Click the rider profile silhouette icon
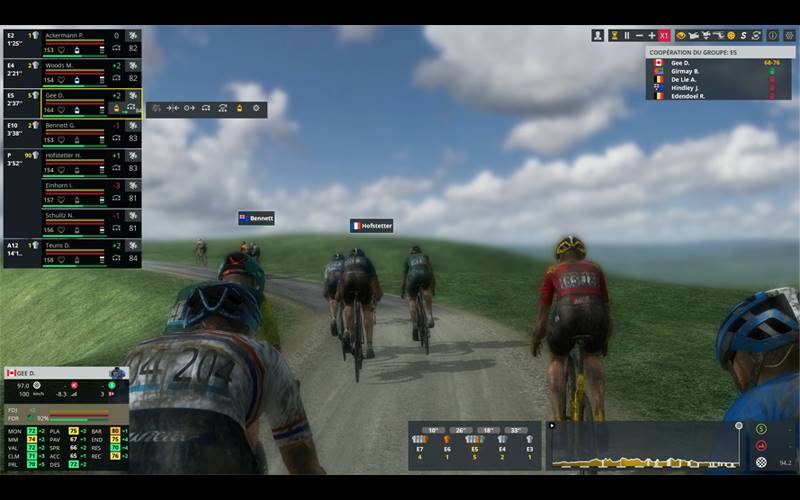The image size is (800, 500). [x=598, y=35]
